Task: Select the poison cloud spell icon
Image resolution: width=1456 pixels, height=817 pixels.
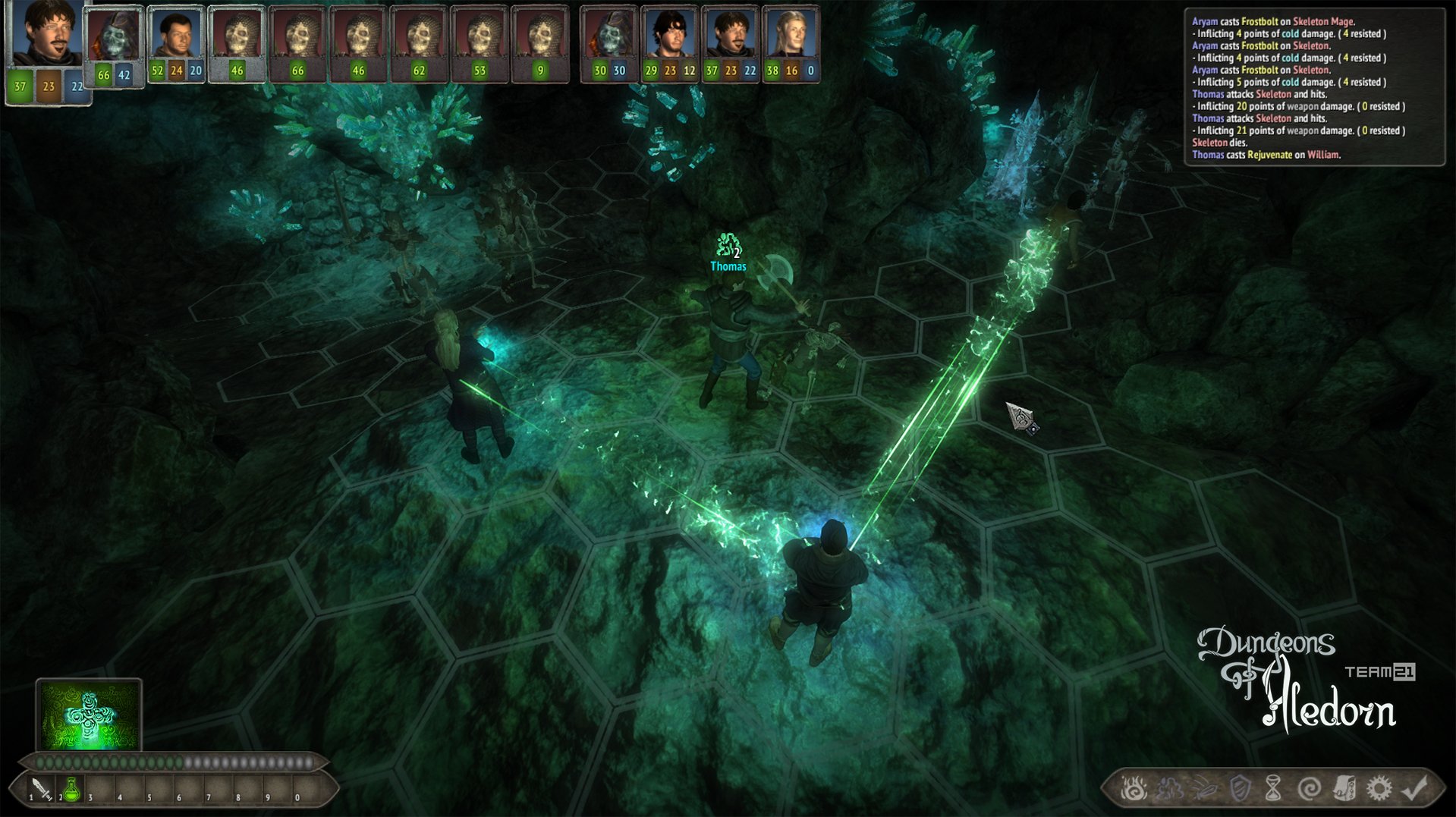Action: [1169, 789]
